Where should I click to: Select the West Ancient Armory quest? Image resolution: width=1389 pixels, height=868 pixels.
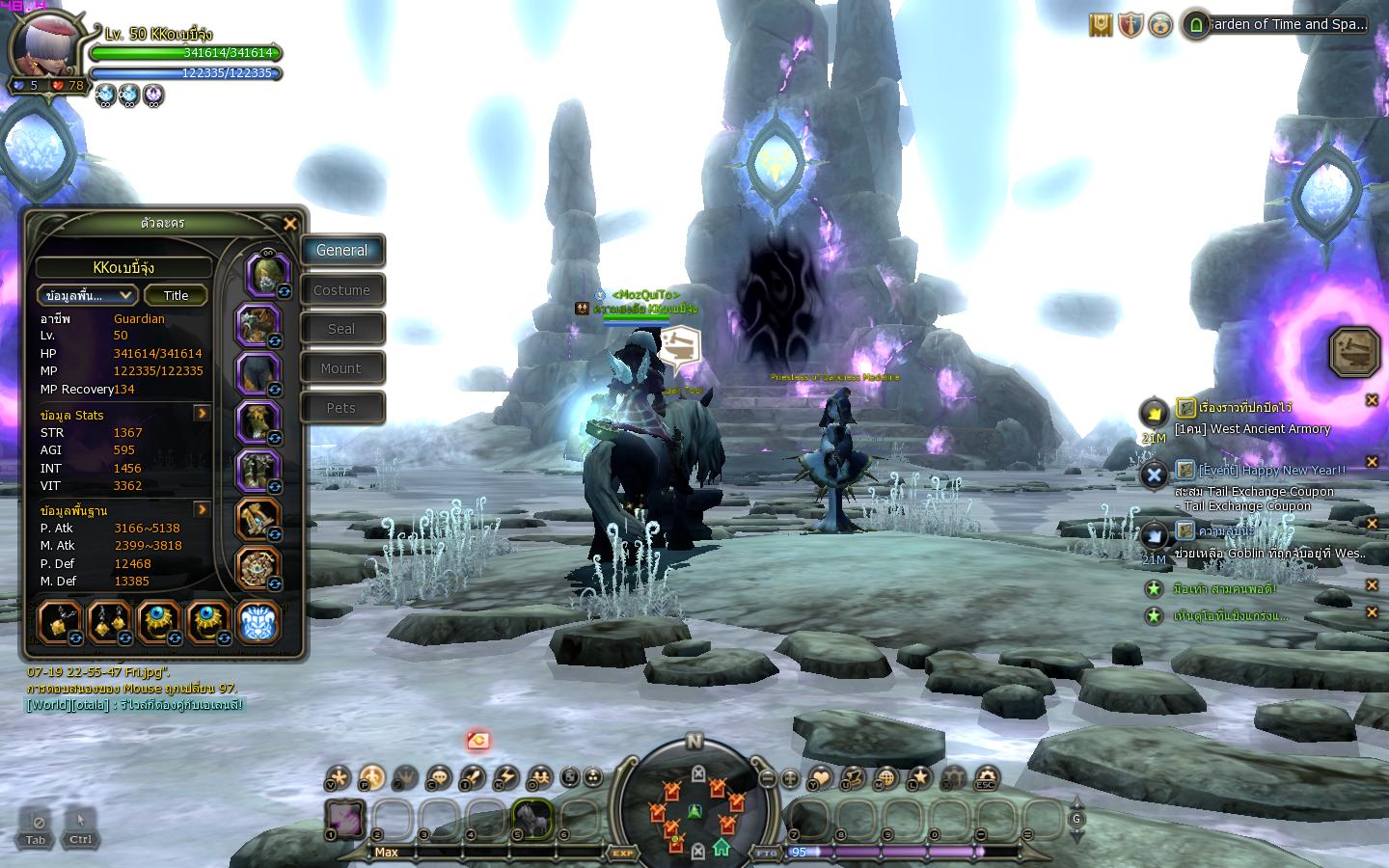tap(1252, 429)
